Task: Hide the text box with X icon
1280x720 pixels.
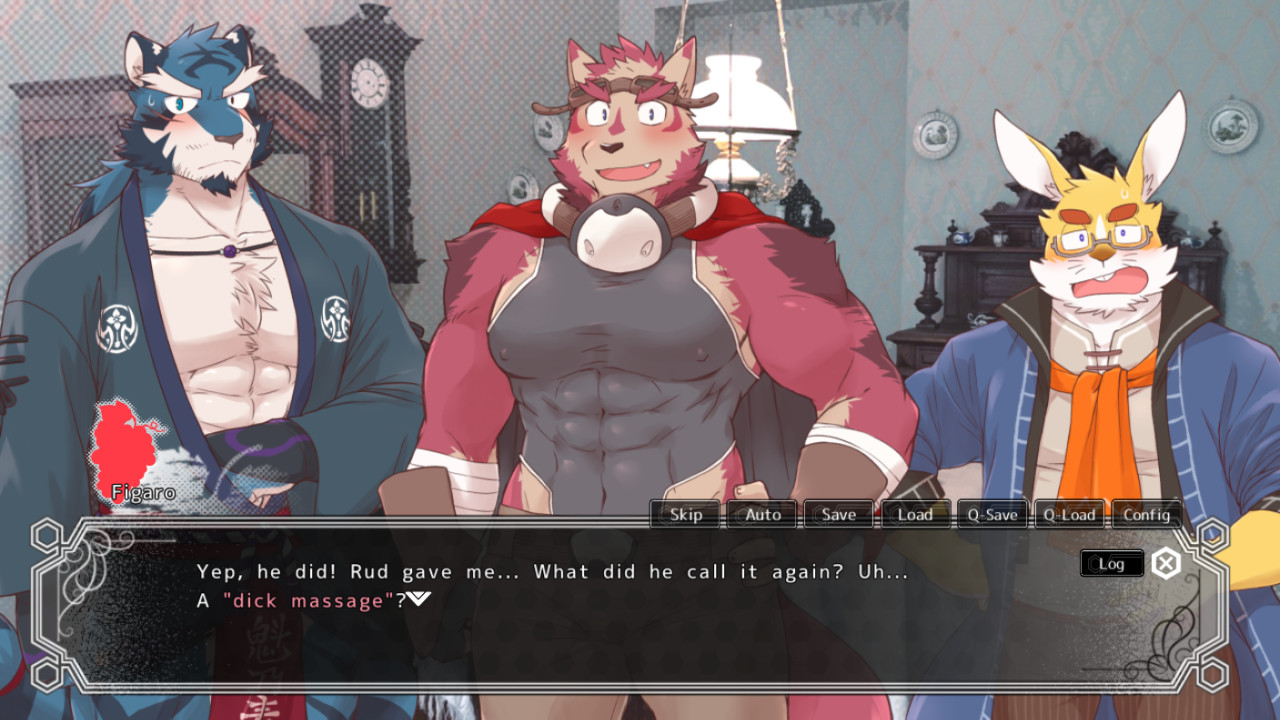Action: pos(1165,563)
